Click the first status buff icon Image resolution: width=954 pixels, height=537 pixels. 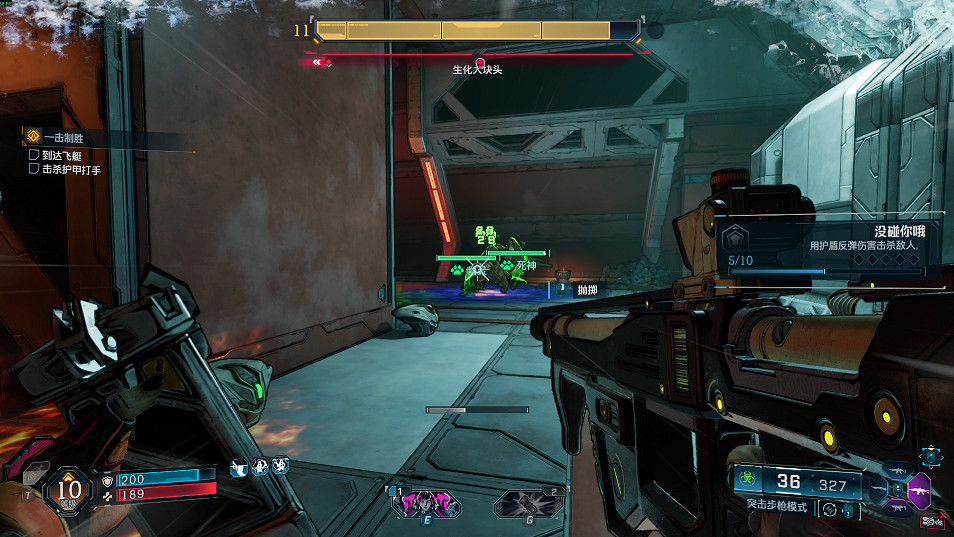coord(238,467)
